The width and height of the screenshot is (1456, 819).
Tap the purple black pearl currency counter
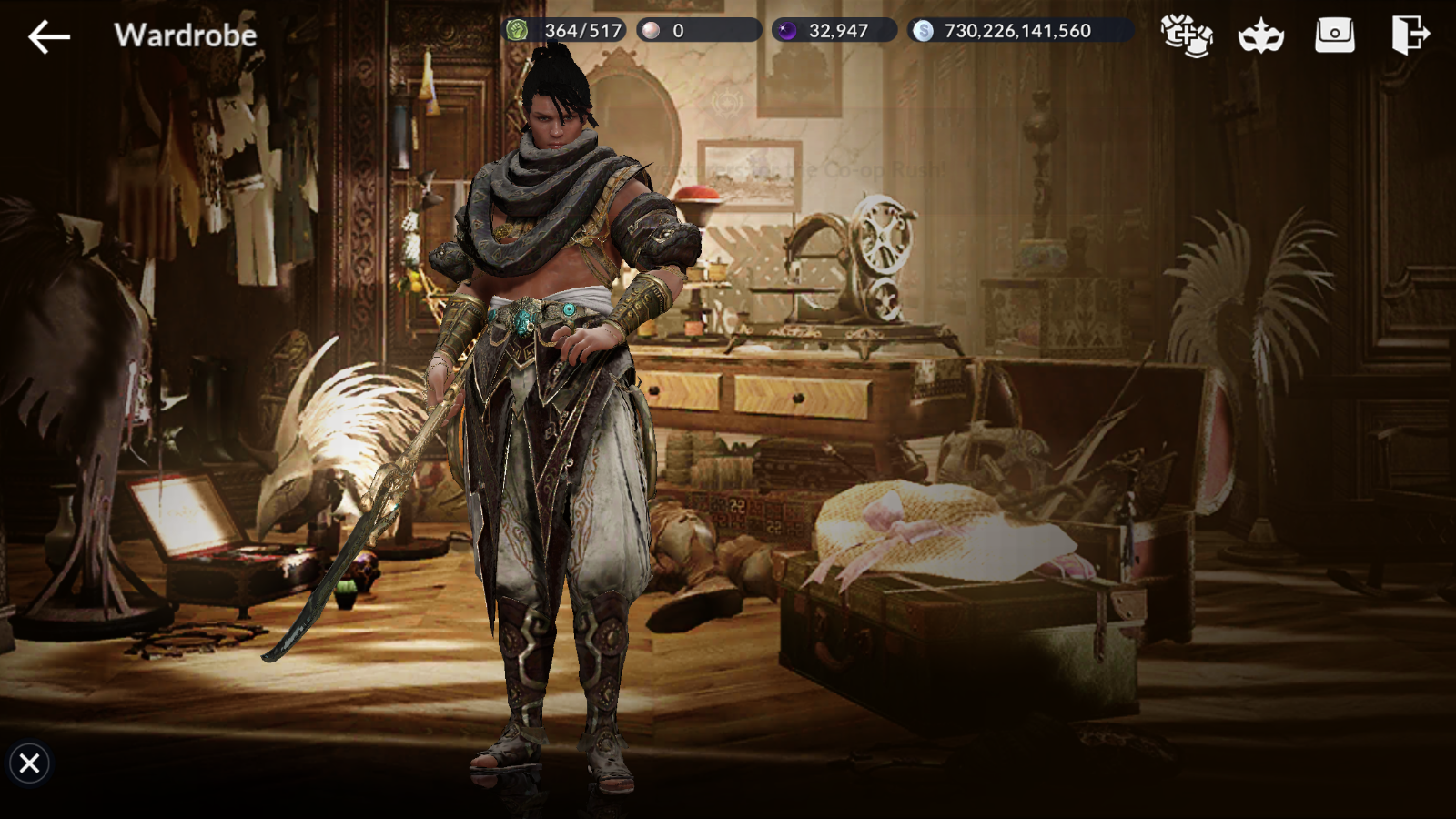coord(834,31)
